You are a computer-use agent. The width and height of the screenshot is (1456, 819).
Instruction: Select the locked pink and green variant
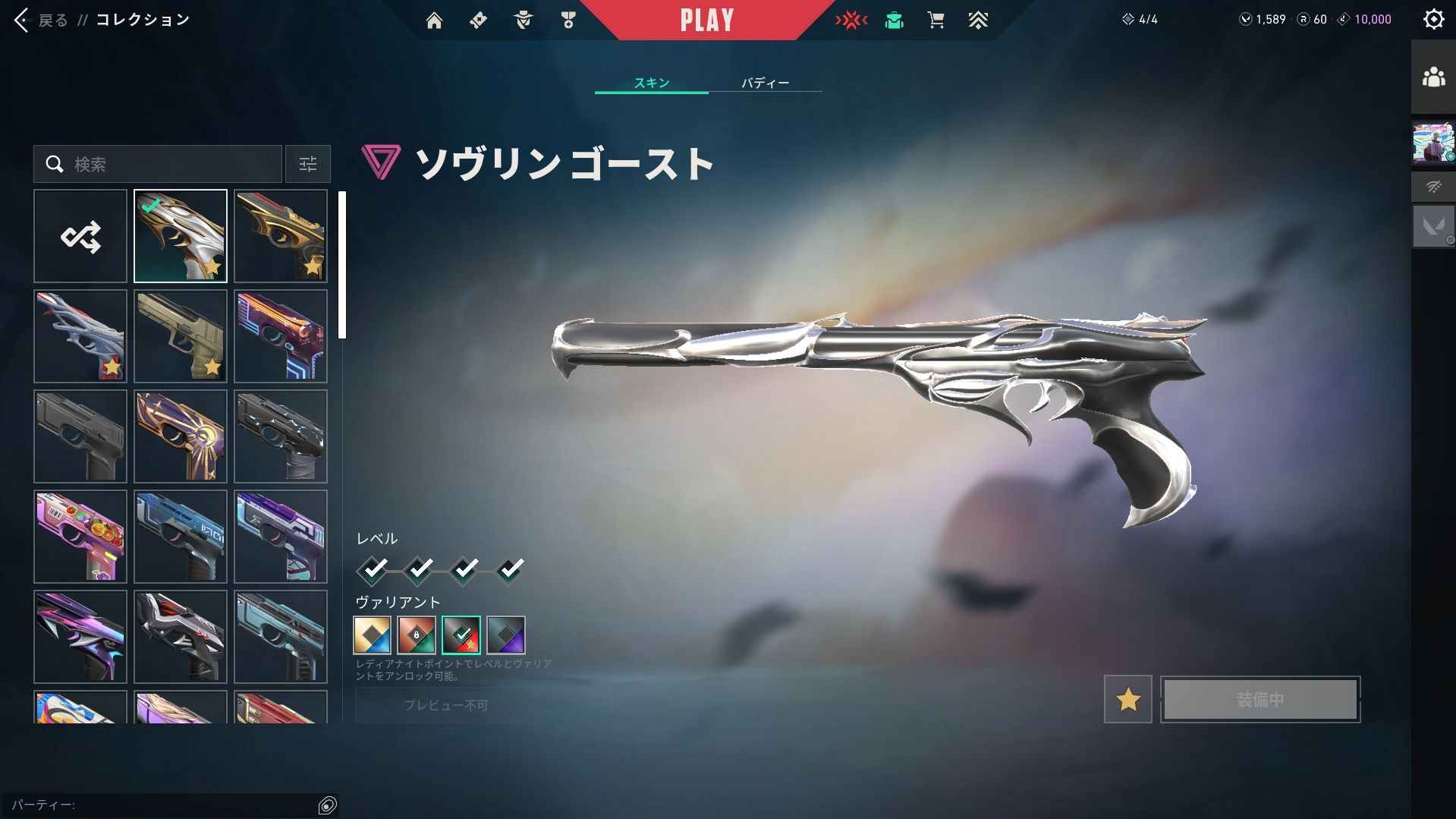tap(417, 635)
